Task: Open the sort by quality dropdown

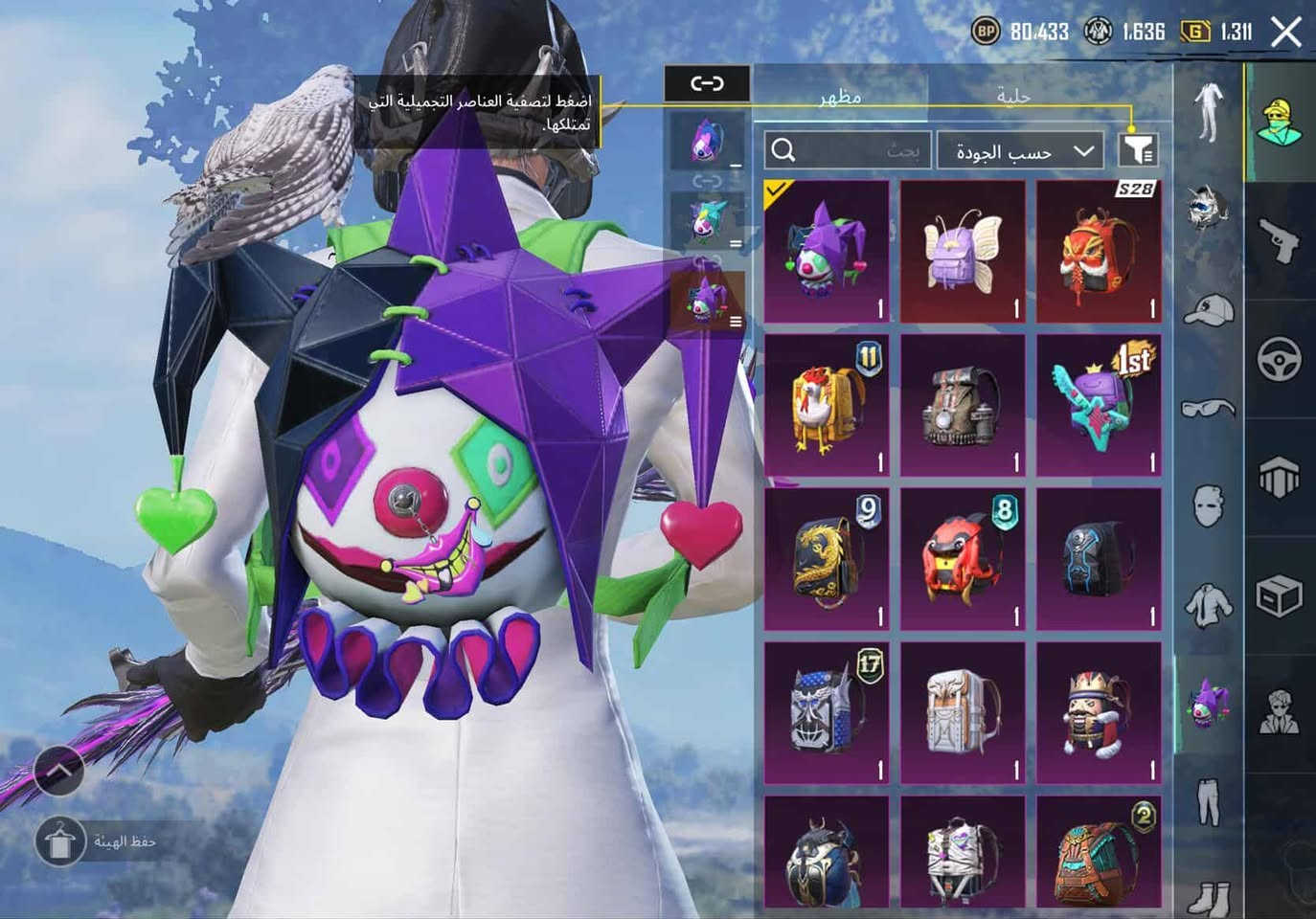Action: (x=1019, y=151)
